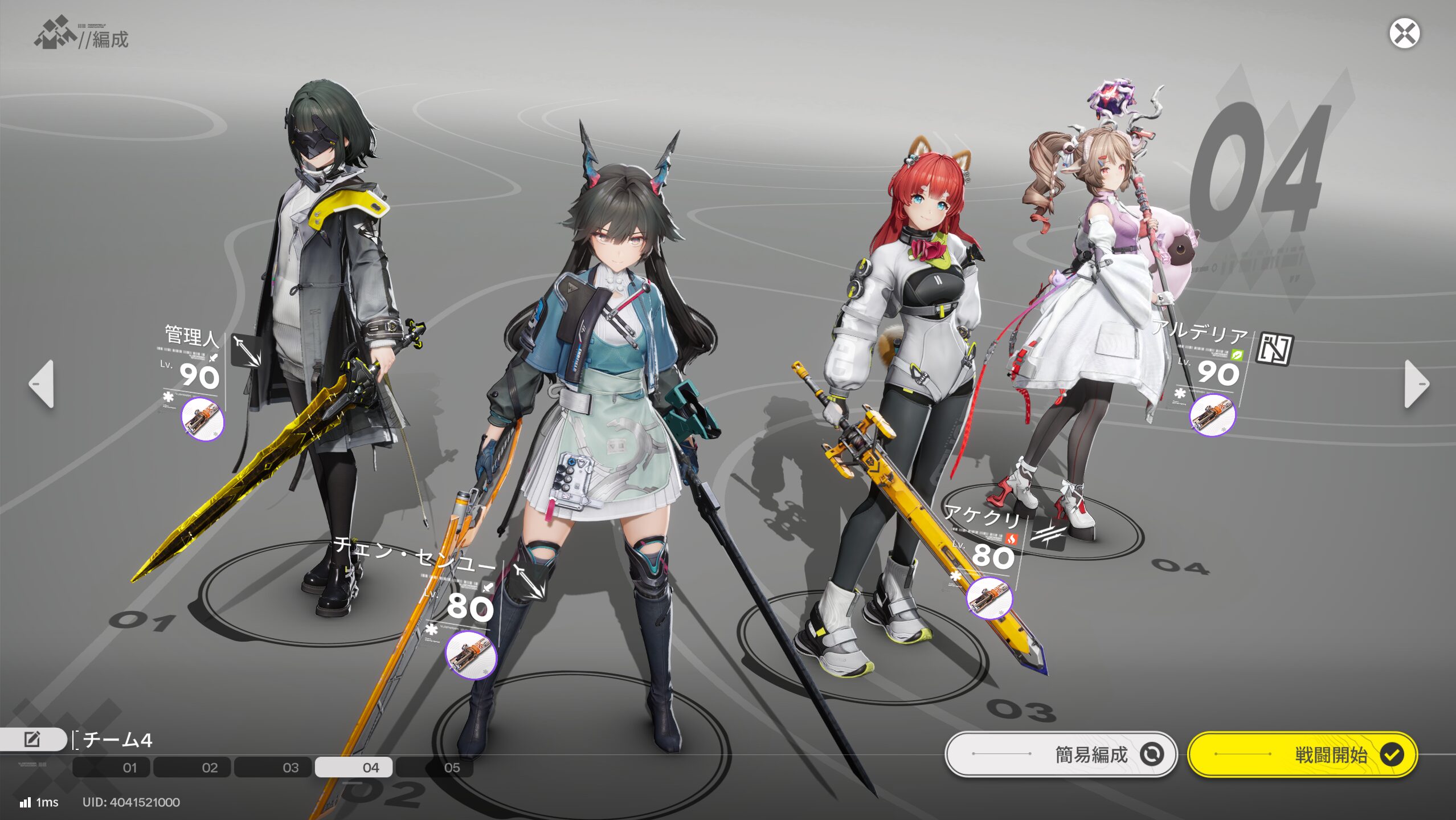
Task: Select team tab 03
Action: click(273, 768)
